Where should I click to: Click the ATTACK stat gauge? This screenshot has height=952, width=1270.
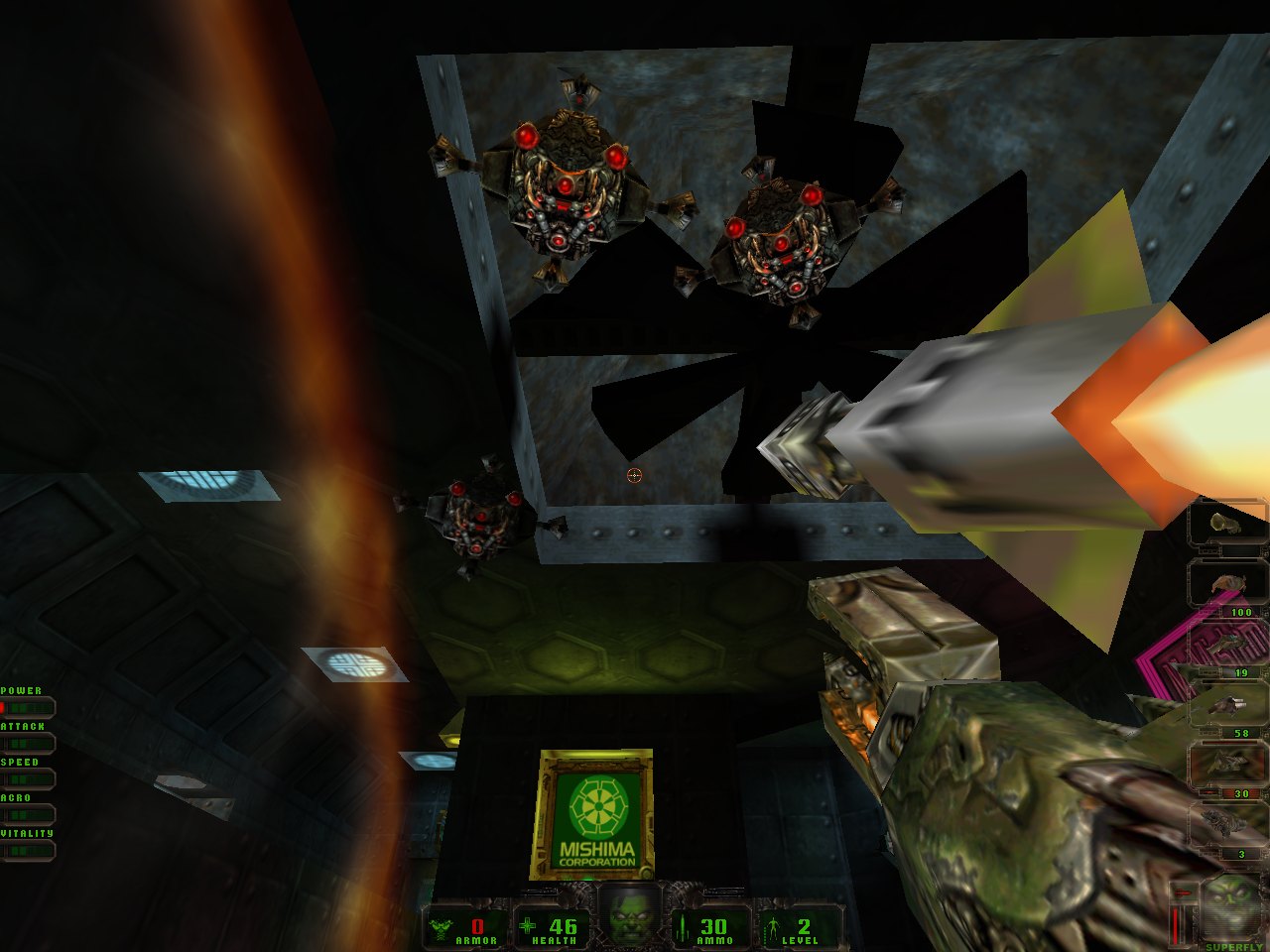point(30,743)
